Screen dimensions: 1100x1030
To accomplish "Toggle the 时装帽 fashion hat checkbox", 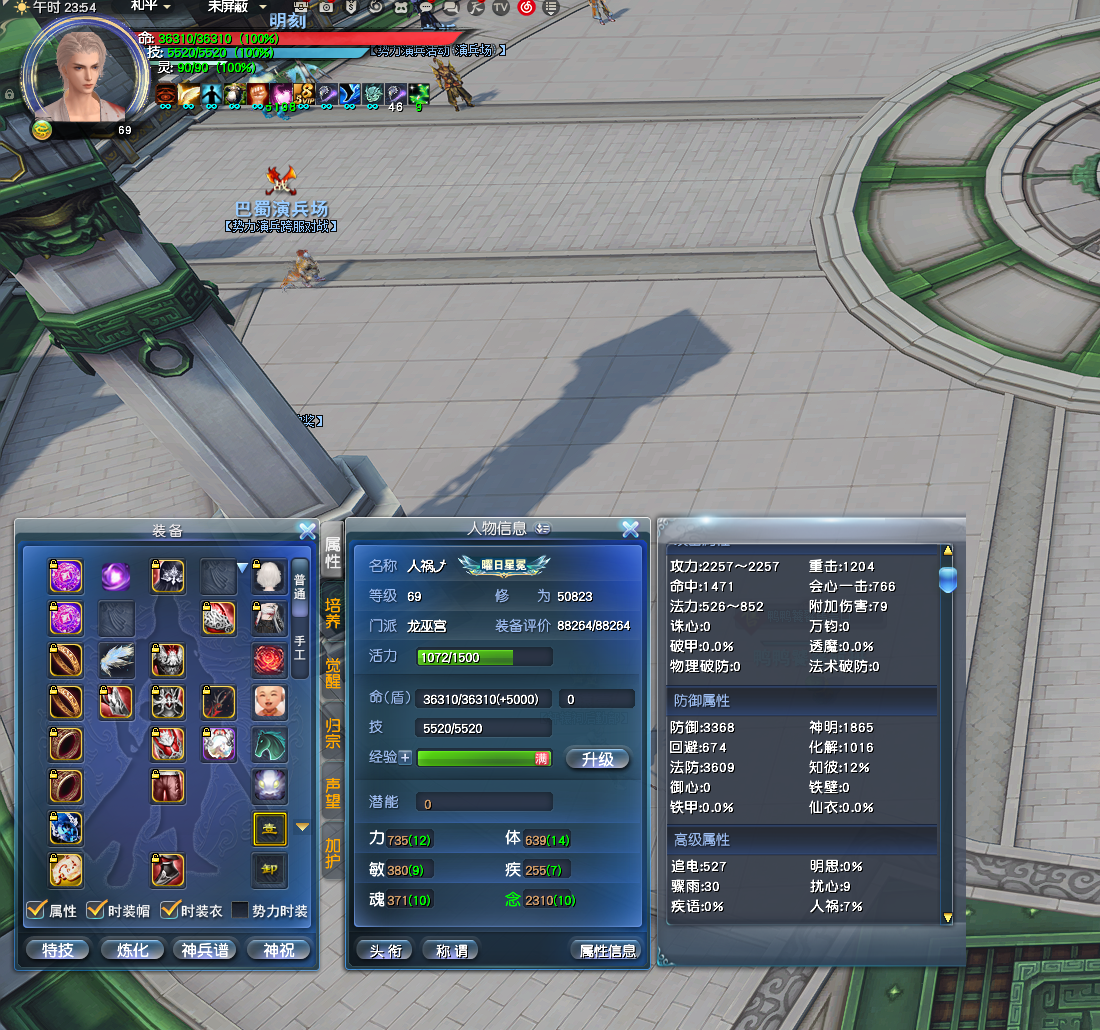I will pos(97,910).
